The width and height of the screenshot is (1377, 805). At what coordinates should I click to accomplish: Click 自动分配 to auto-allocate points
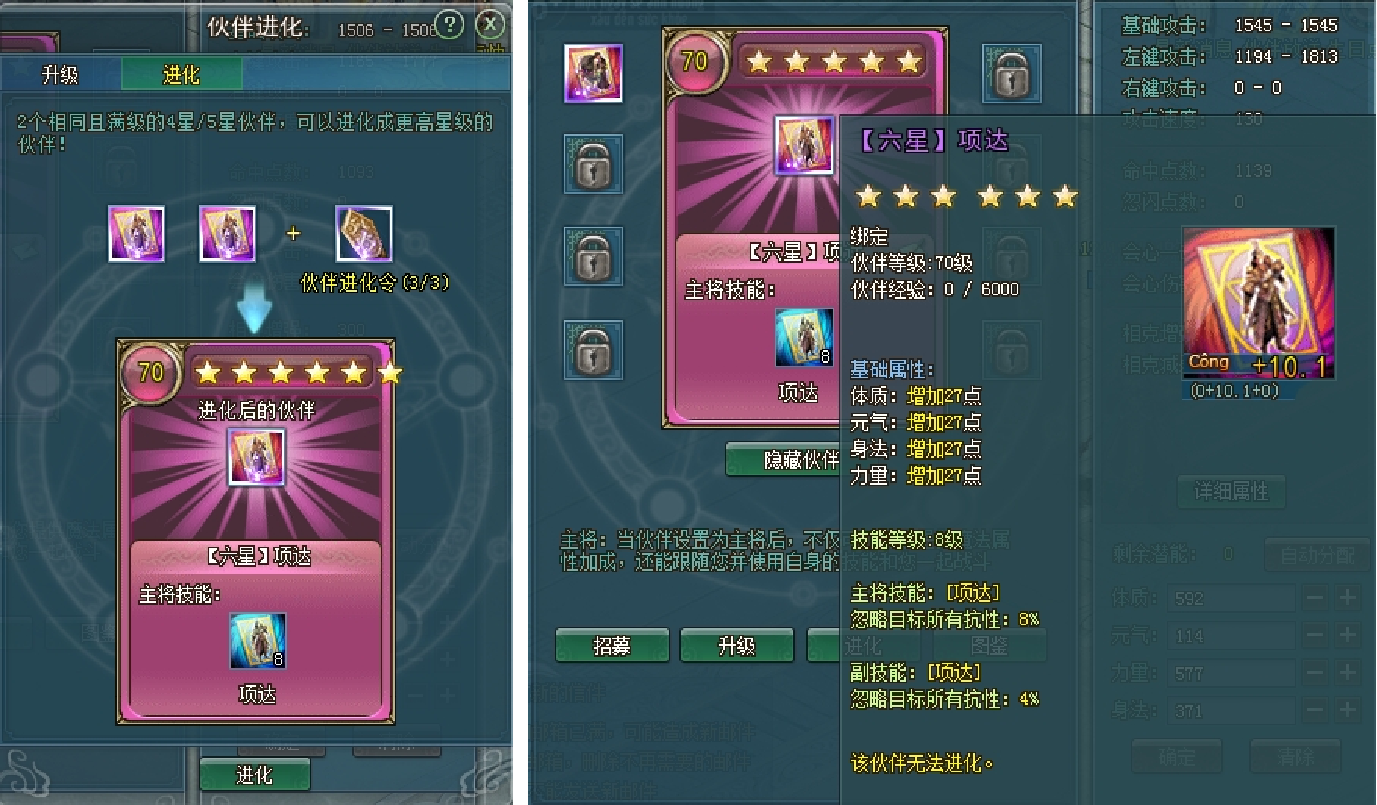pos(1316,554)
